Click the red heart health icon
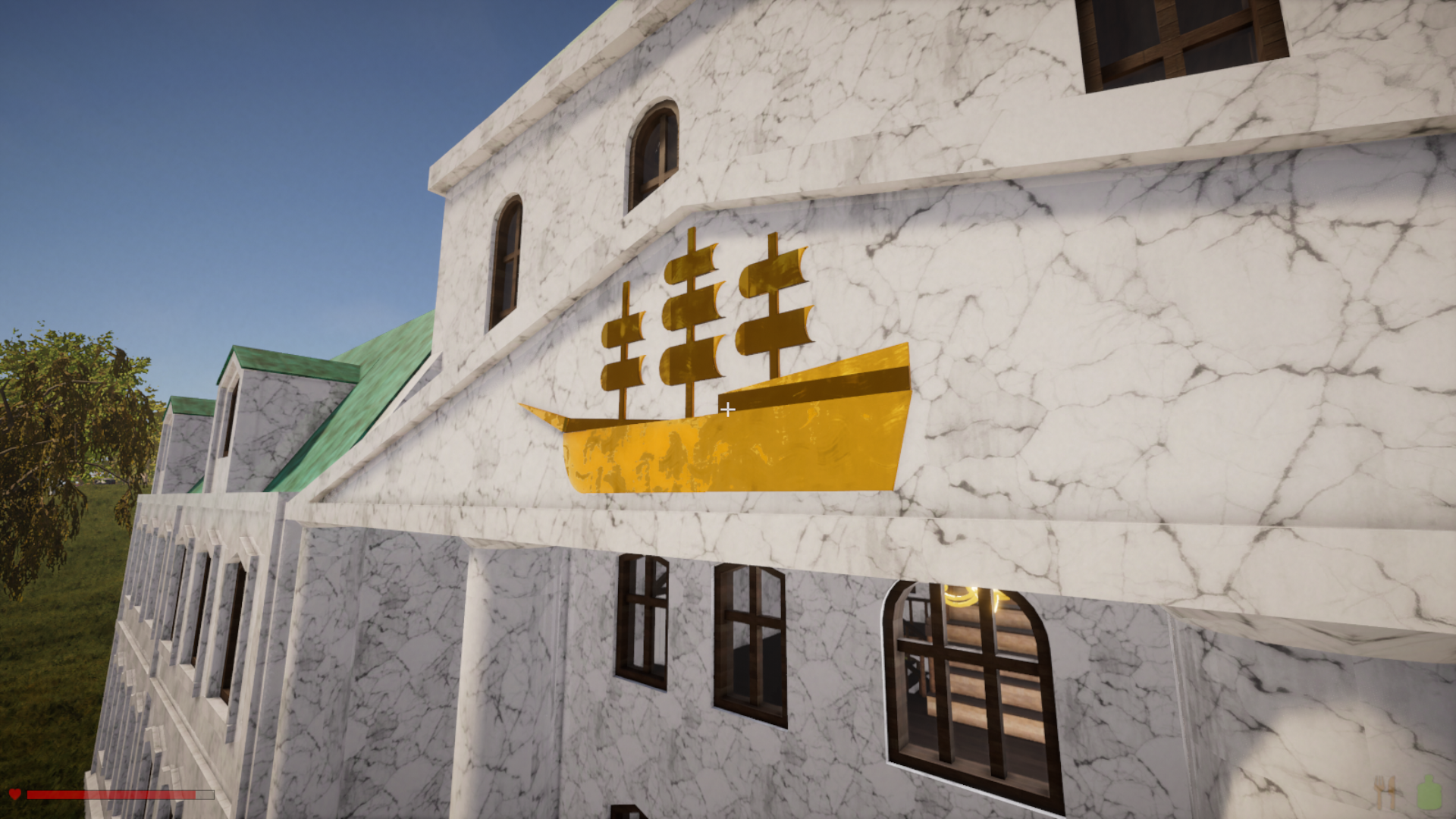Image resolution: width=1456 pixels, height=819 pixels. click(x=15, y=794)
